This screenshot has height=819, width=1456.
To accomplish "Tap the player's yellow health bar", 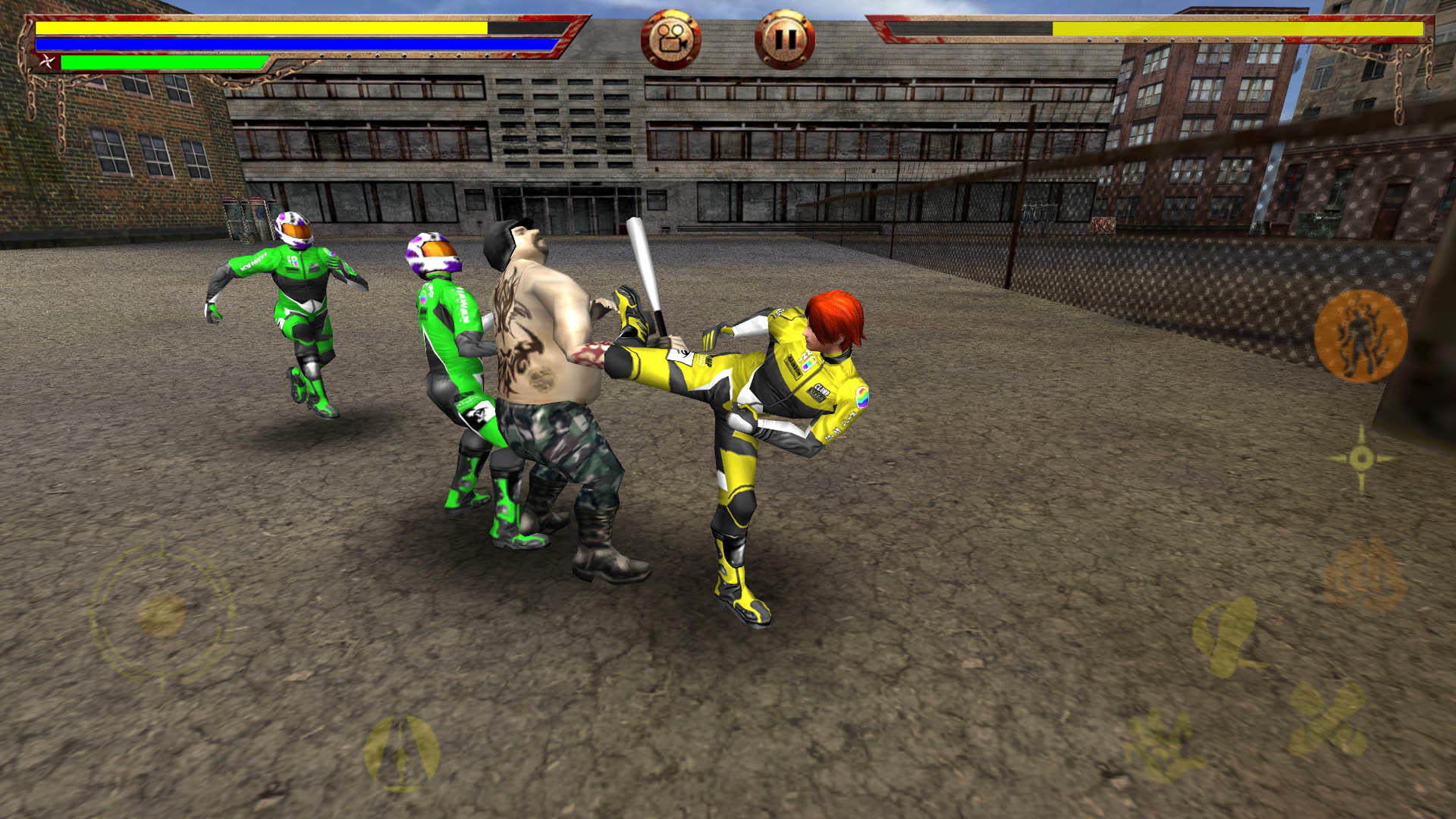I will pos(258,28).
